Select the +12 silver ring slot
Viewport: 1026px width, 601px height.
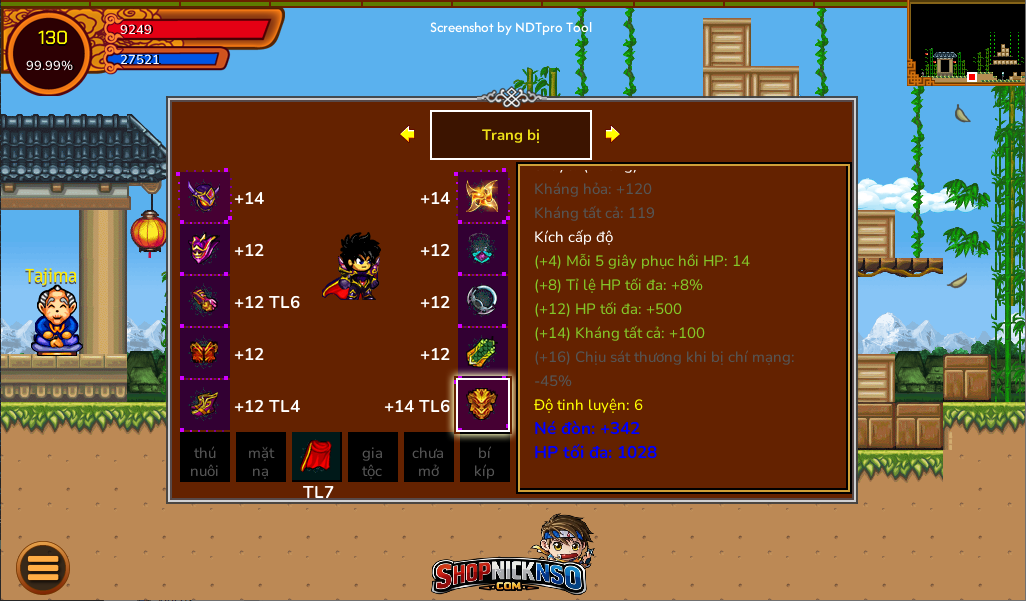coord(483,301)
